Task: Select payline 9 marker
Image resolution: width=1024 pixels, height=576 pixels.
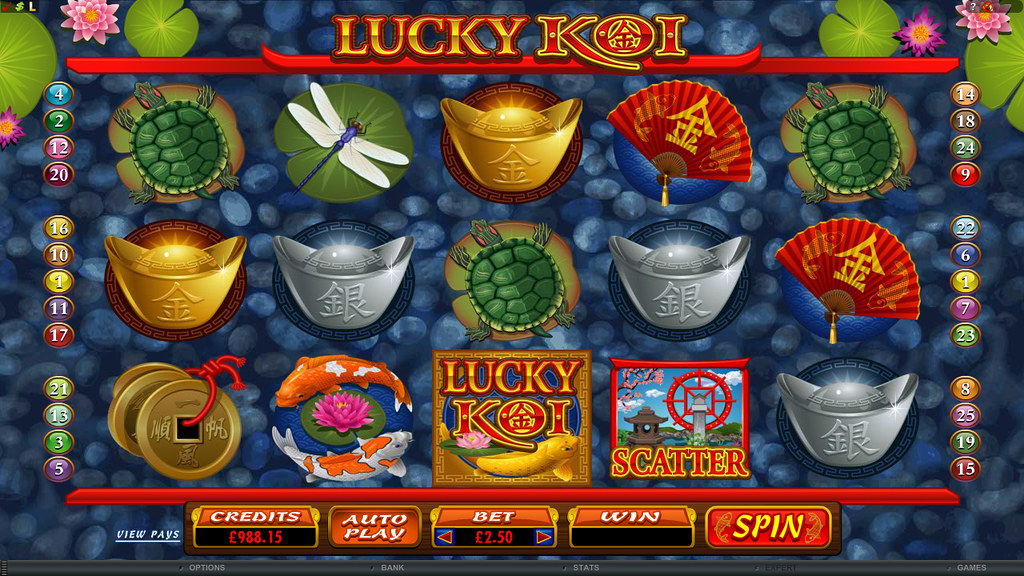Action: 965,174
